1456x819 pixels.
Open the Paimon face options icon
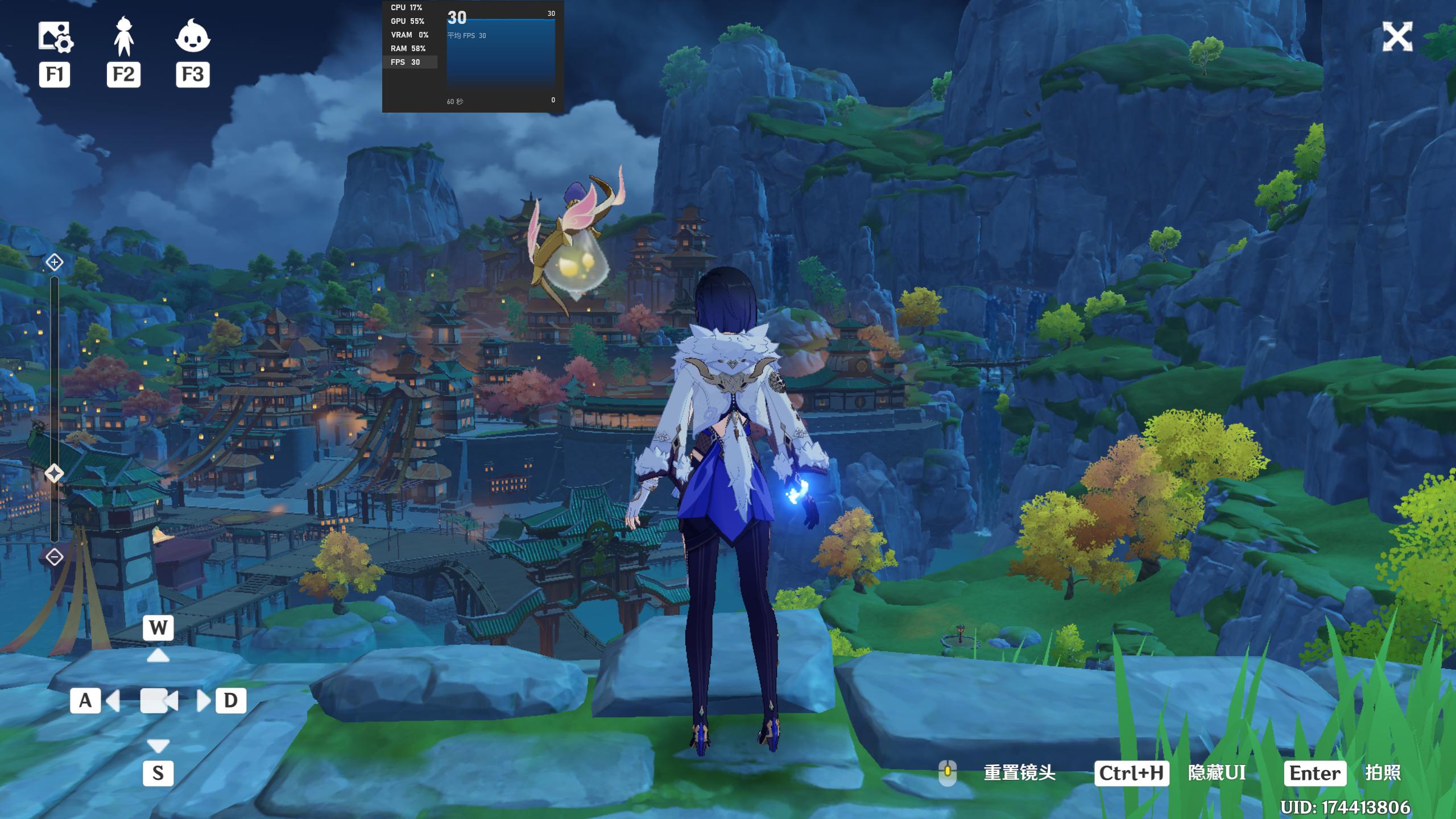pos(193,37)
